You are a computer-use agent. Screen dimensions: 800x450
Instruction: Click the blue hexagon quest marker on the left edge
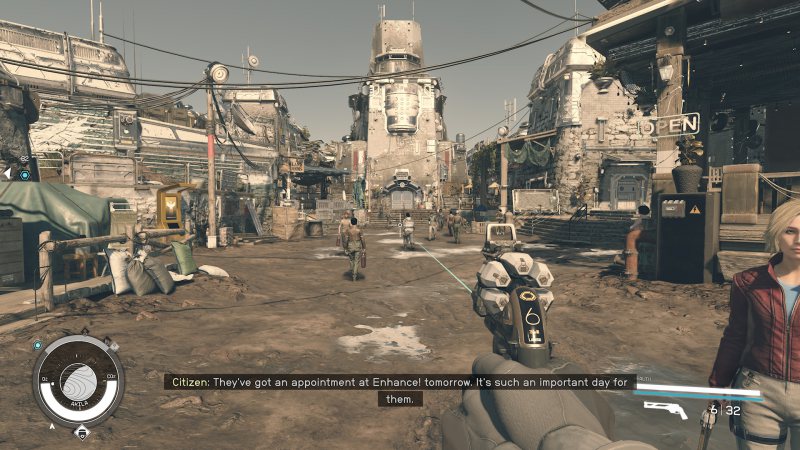[24, 175]
